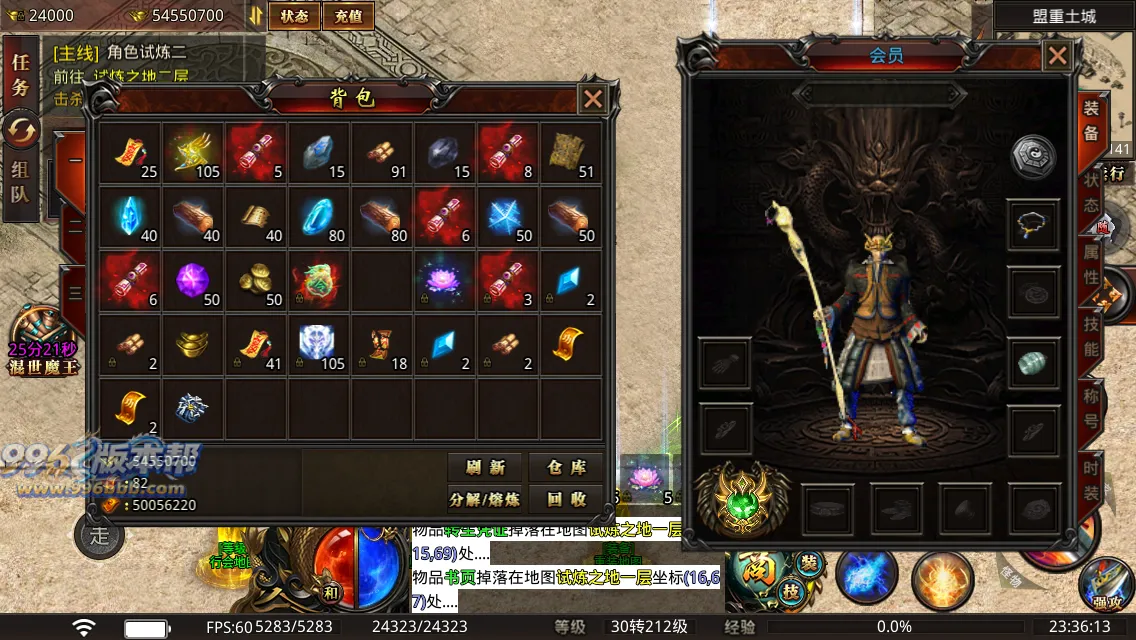
Task: Select the green dragon head item
Action: tap(318, 280)
